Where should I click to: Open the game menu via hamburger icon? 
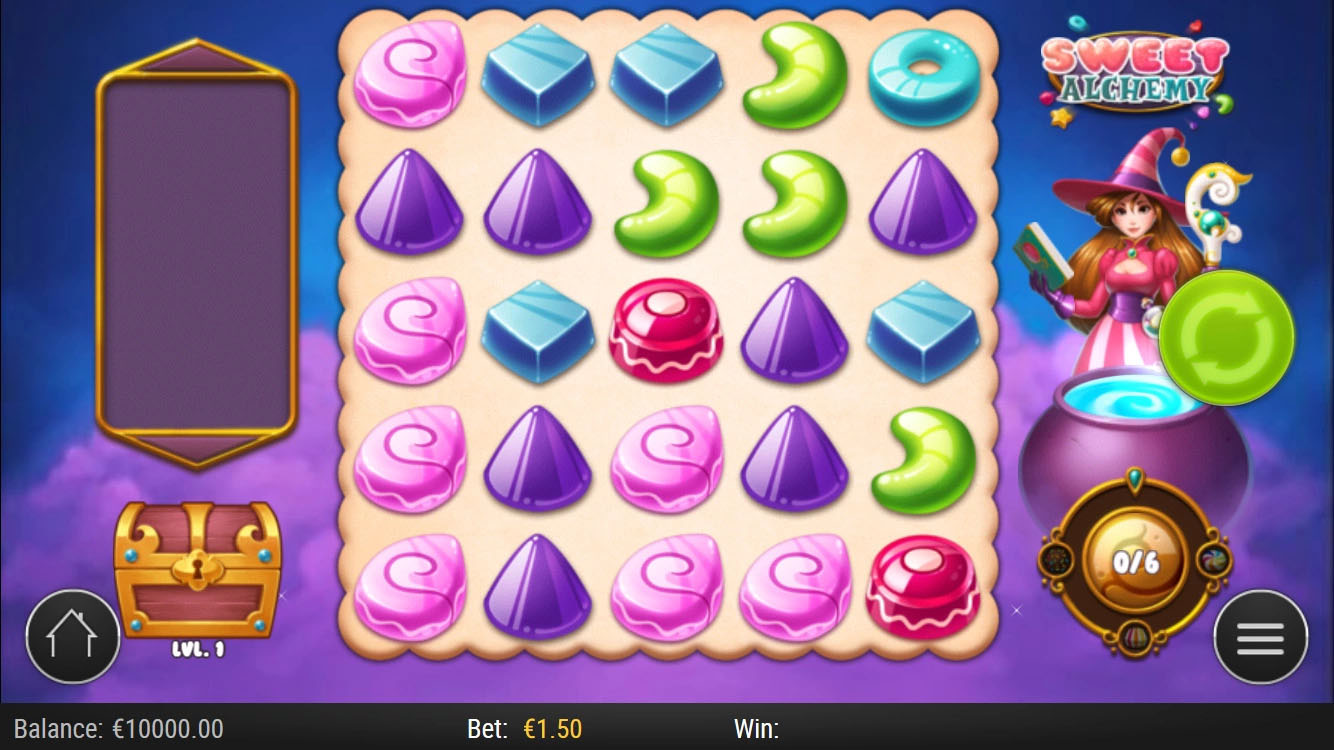coord(1260,636)
